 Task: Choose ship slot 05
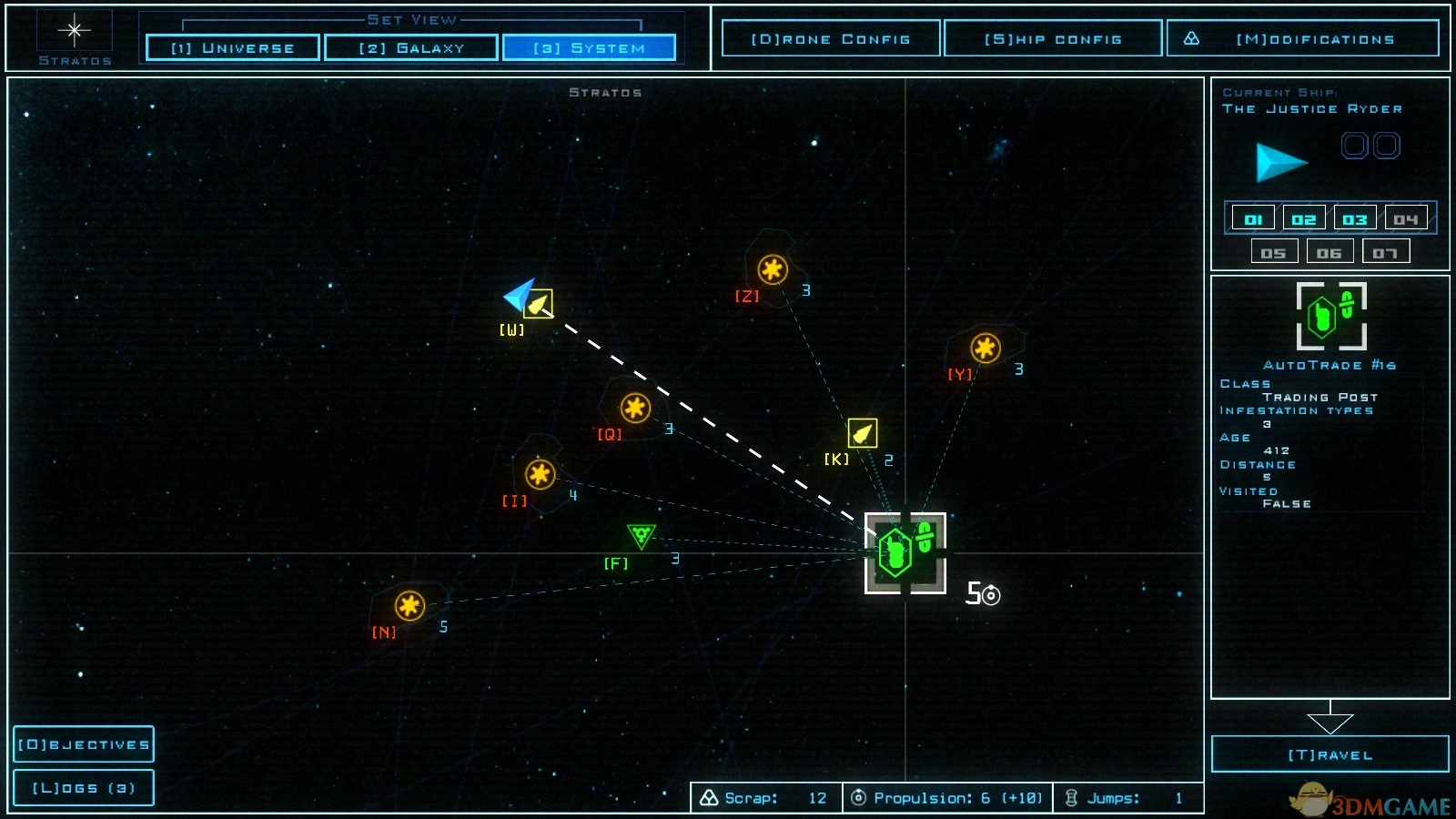1274,253
